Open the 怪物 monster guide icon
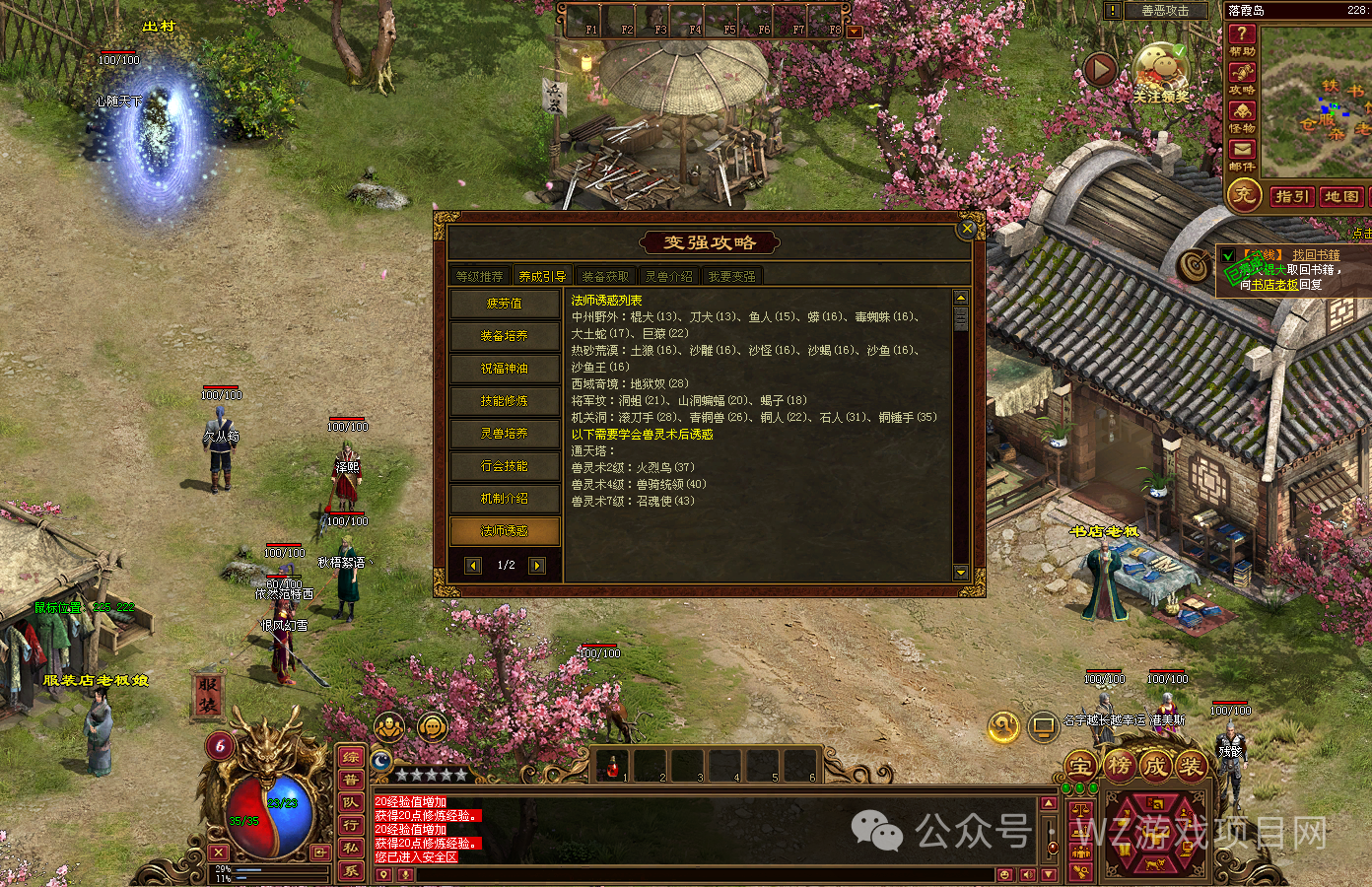 point(1242,112)
